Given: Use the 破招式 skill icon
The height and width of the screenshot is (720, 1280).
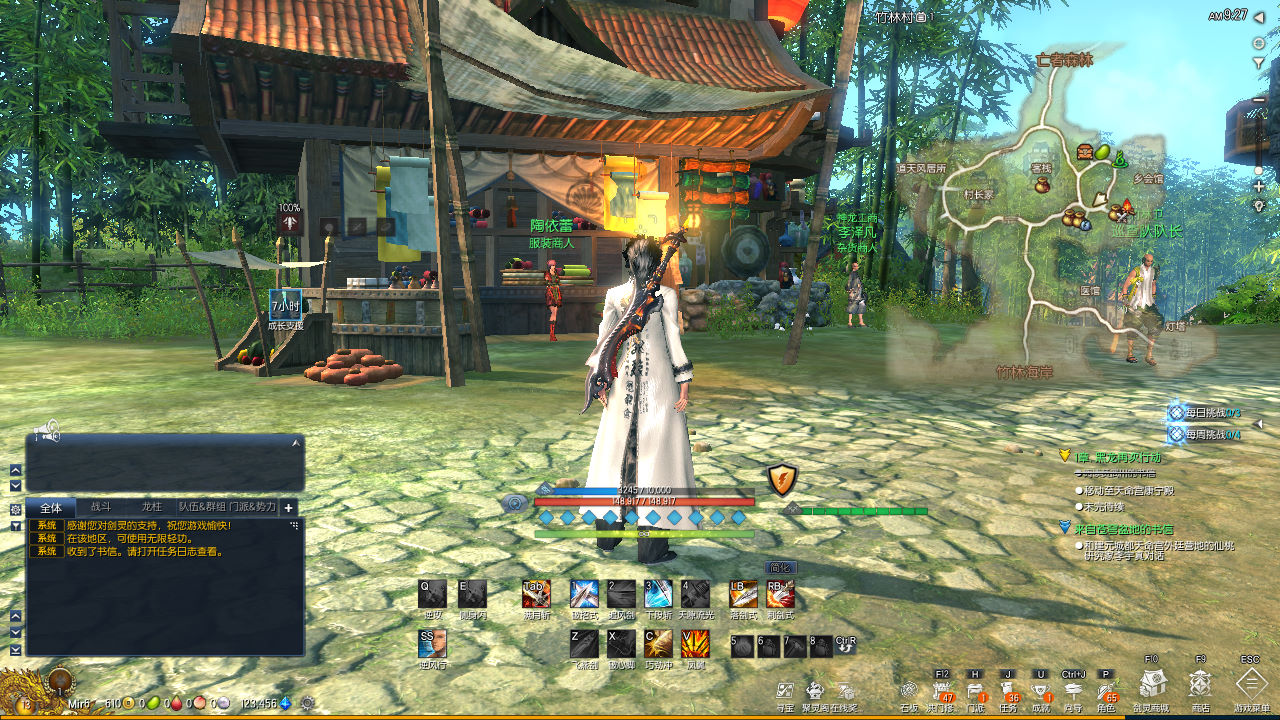Looking at the screenshot, I should tap(584, 594).
